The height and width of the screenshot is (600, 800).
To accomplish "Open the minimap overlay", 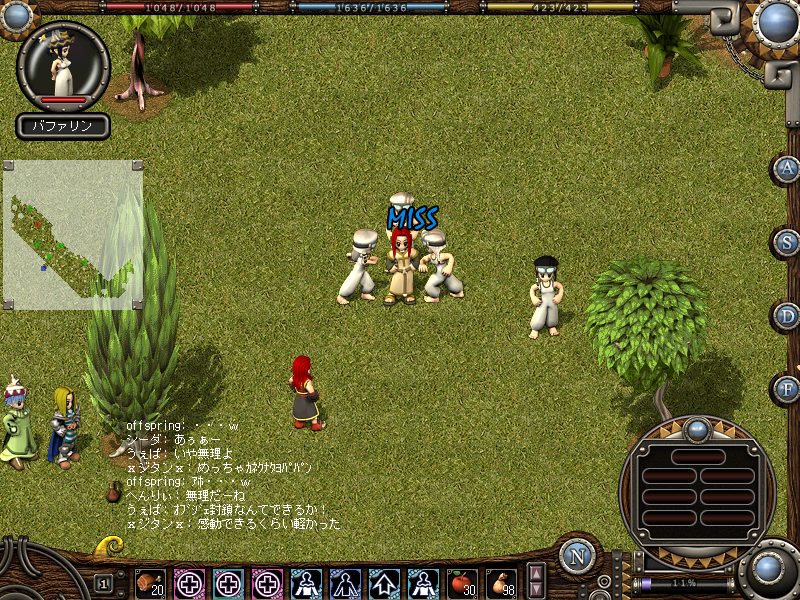I will coord(72,234).
